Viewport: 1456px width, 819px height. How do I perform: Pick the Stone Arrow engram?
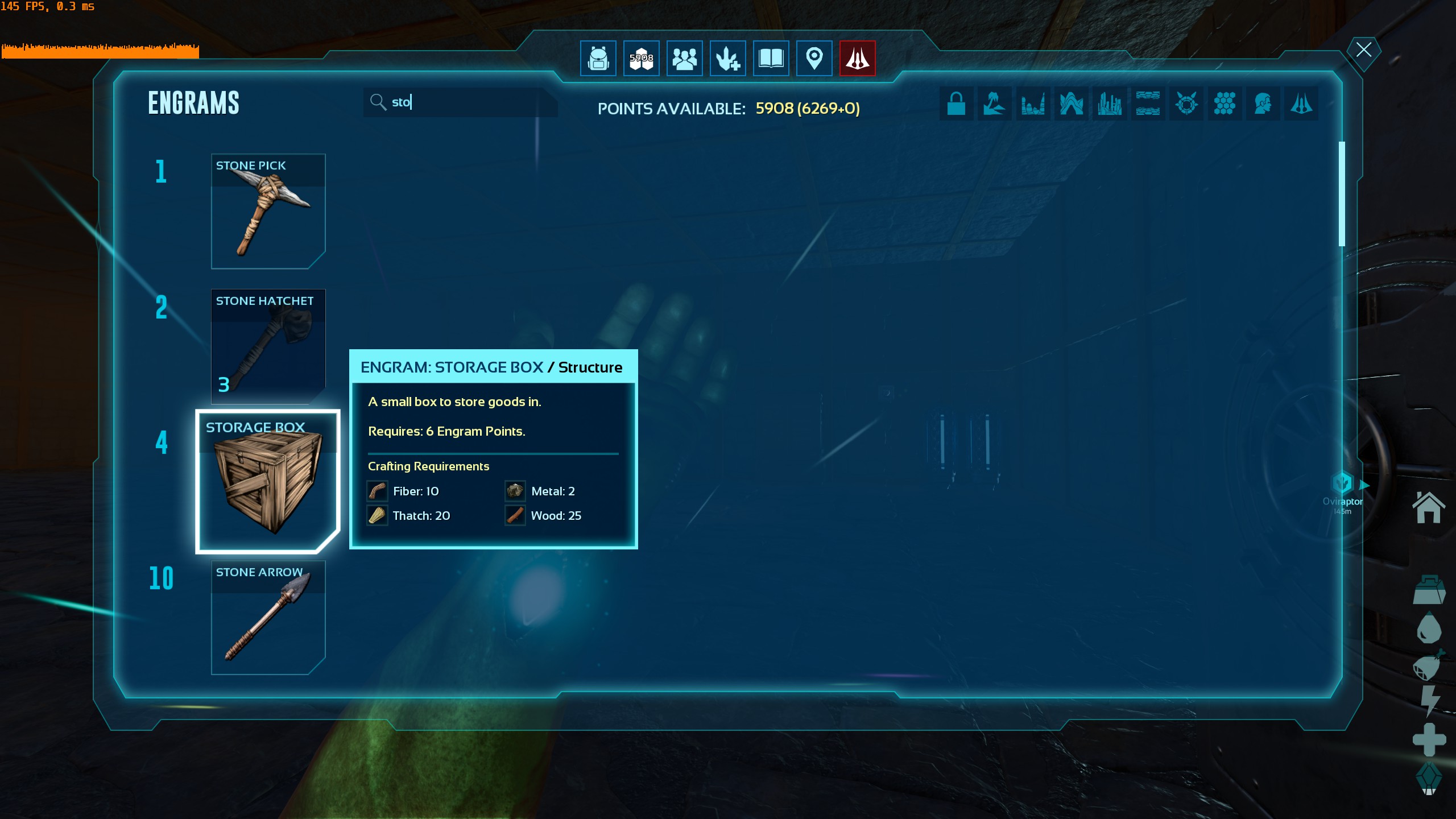coord(268,618)
